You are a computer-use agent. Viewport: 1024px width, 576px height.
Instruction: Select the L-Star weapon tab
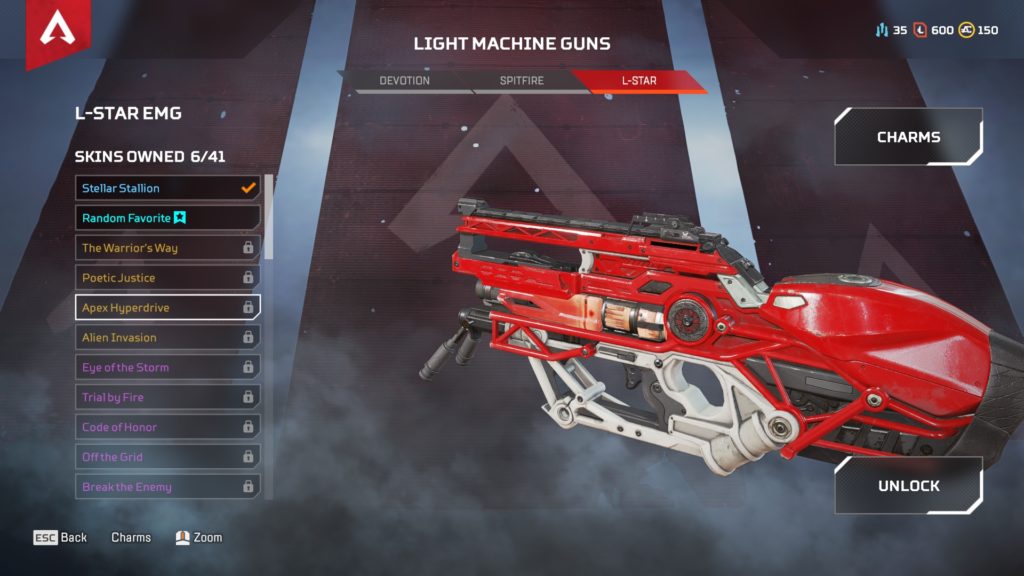pos(638,80)
